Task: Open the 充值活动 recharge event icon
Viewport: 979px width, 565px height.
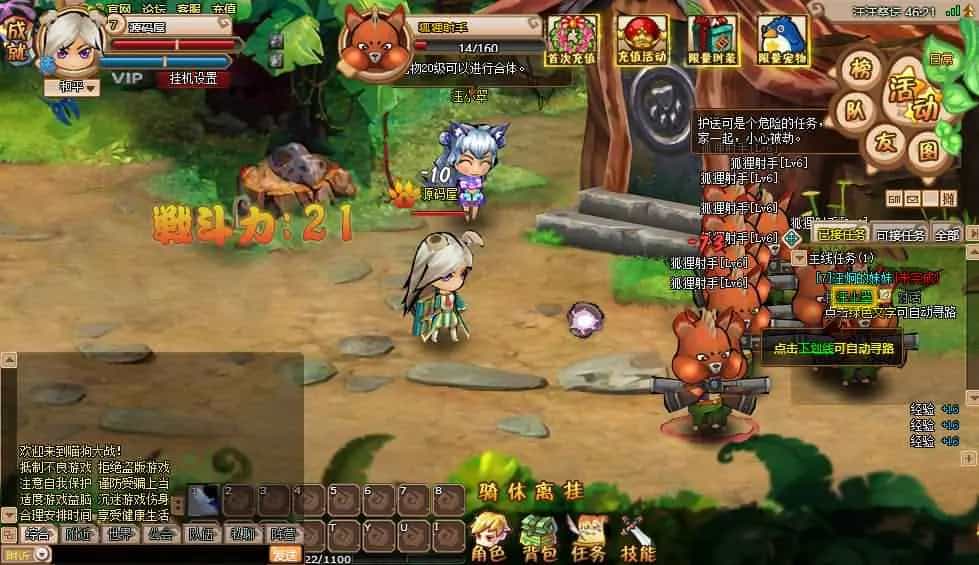Action: 641,40
